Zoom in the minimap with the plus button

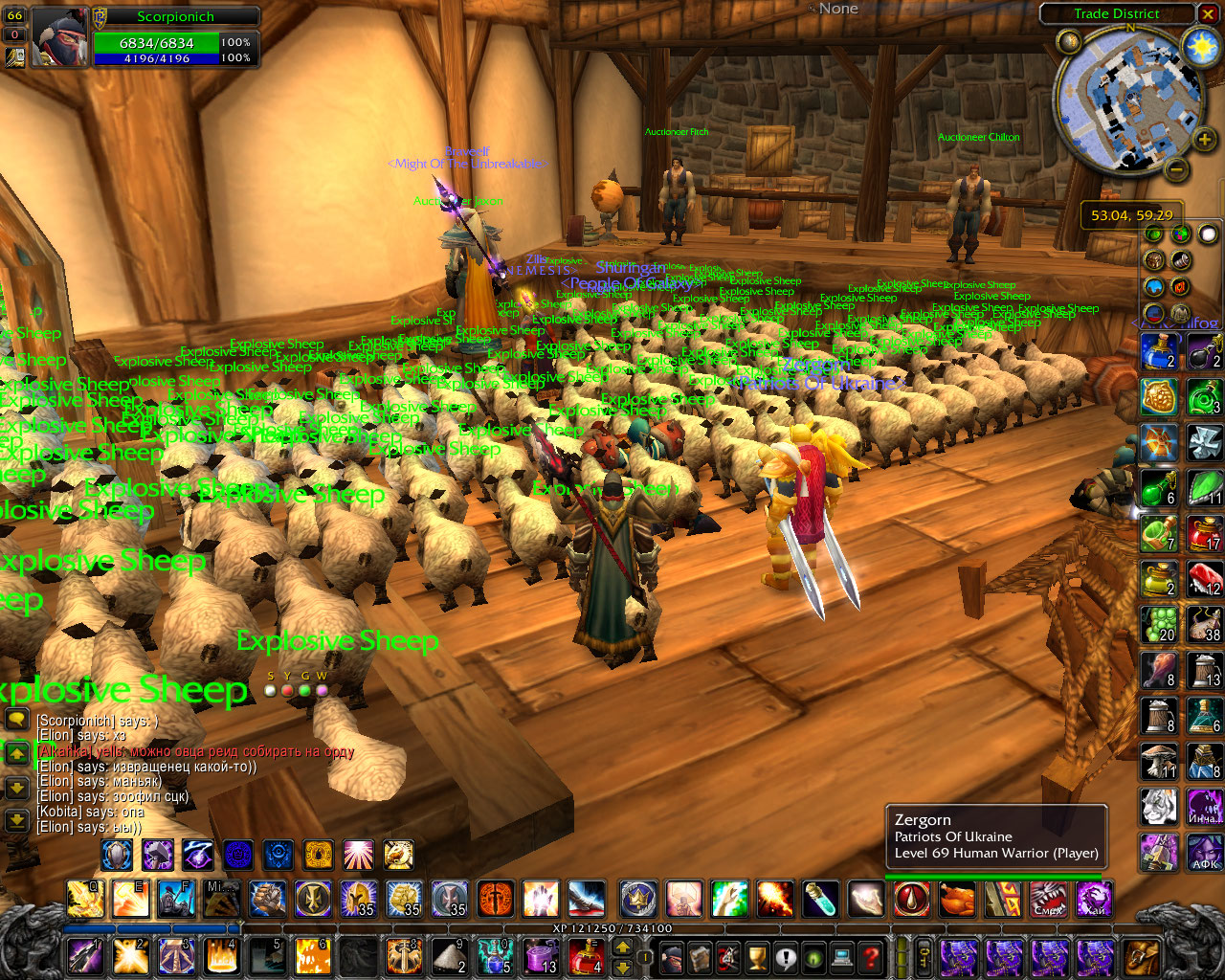[1203, 141]
